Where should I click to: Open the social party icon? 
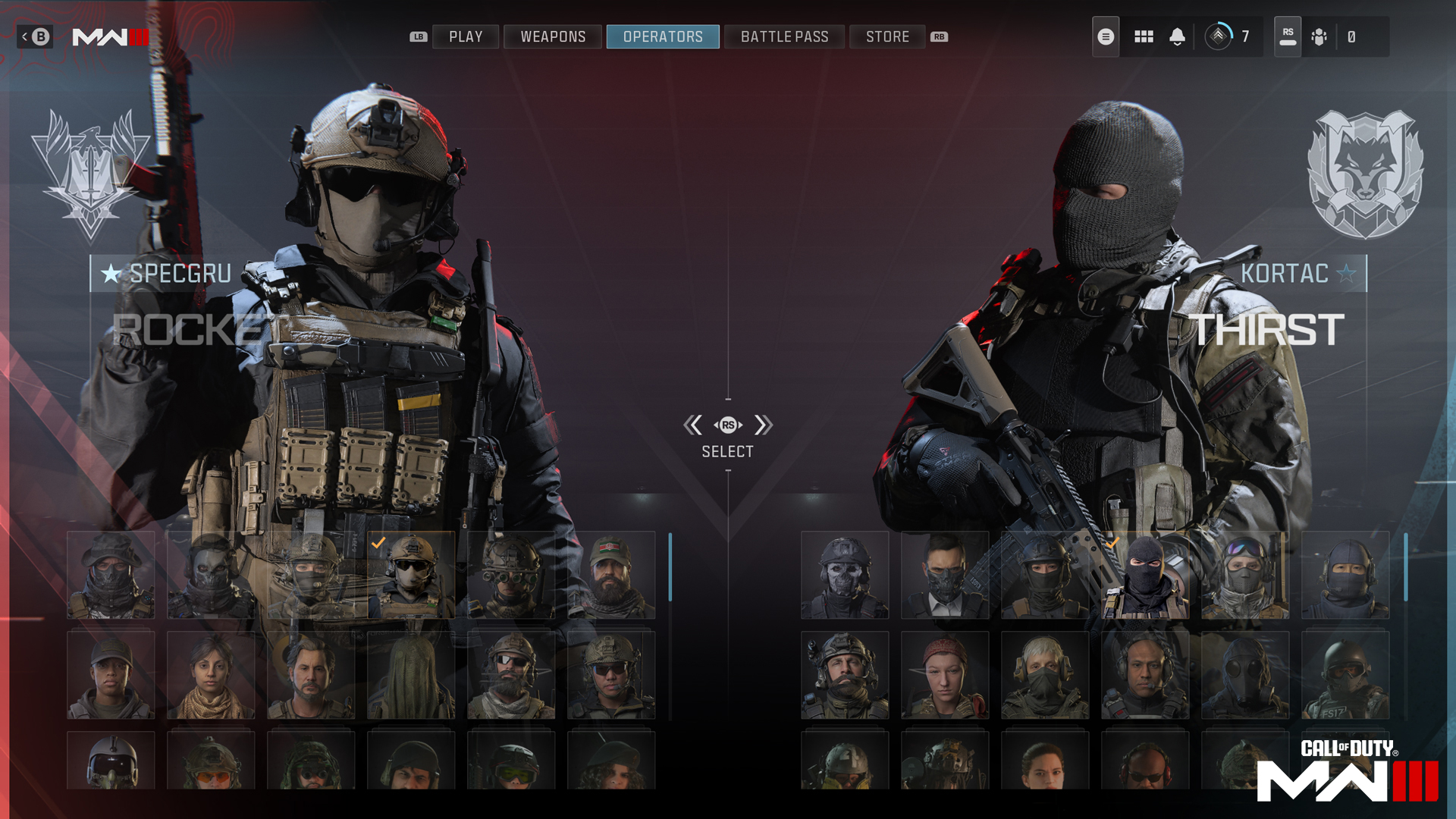tap(1319, 36)
